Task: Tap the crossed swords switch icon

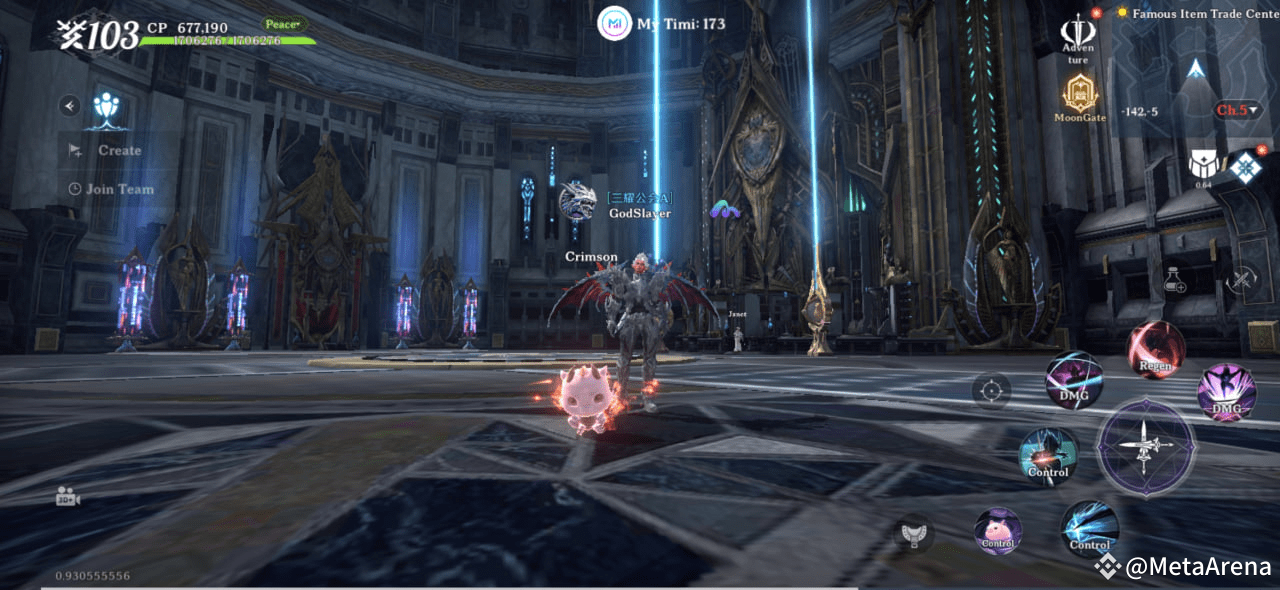Action: point(1242,280)
